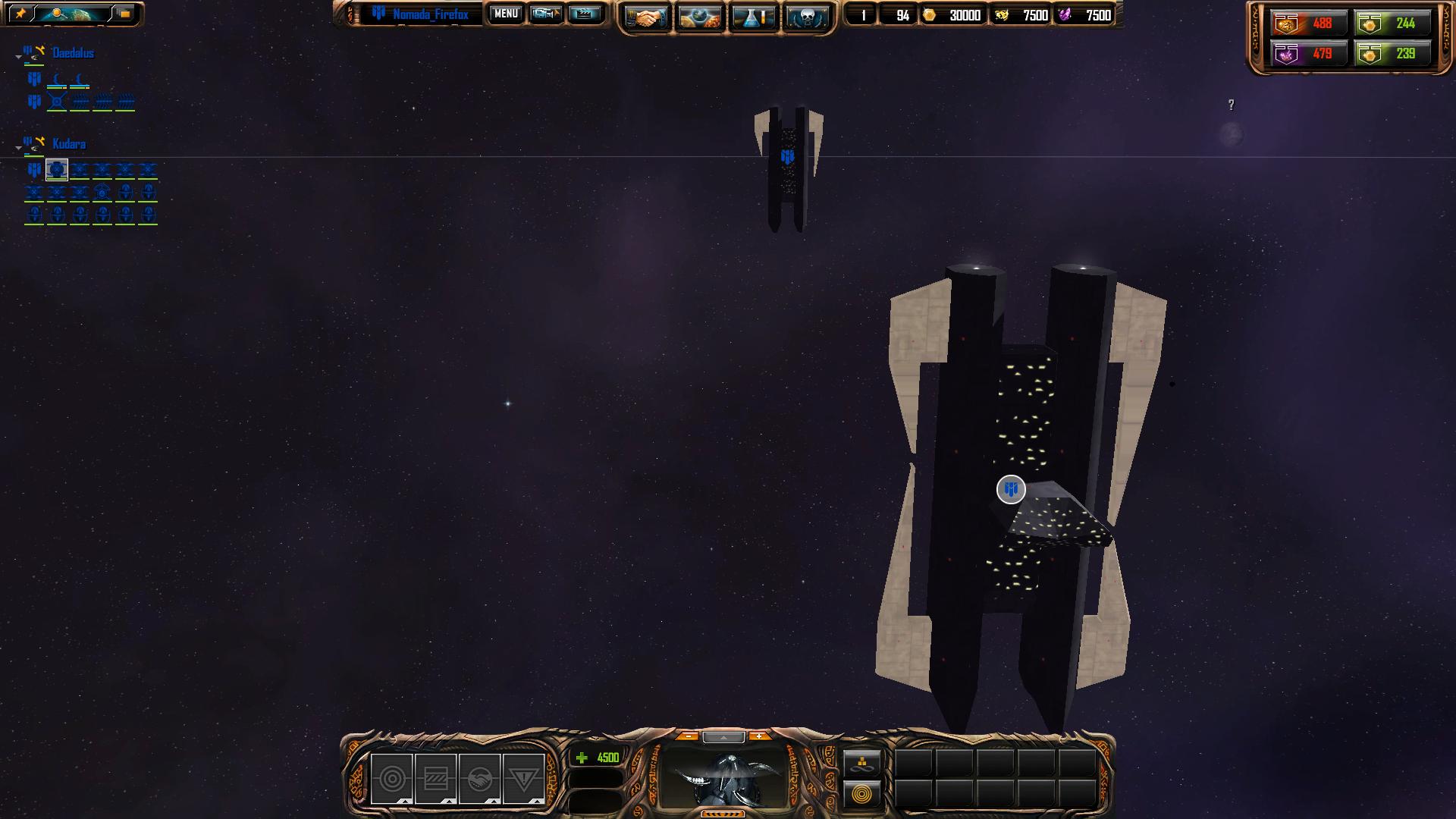Select the highlighted ship icon under Kudara
The image size is (1456, 819).
pyautogui.click(x=57, y=169)
